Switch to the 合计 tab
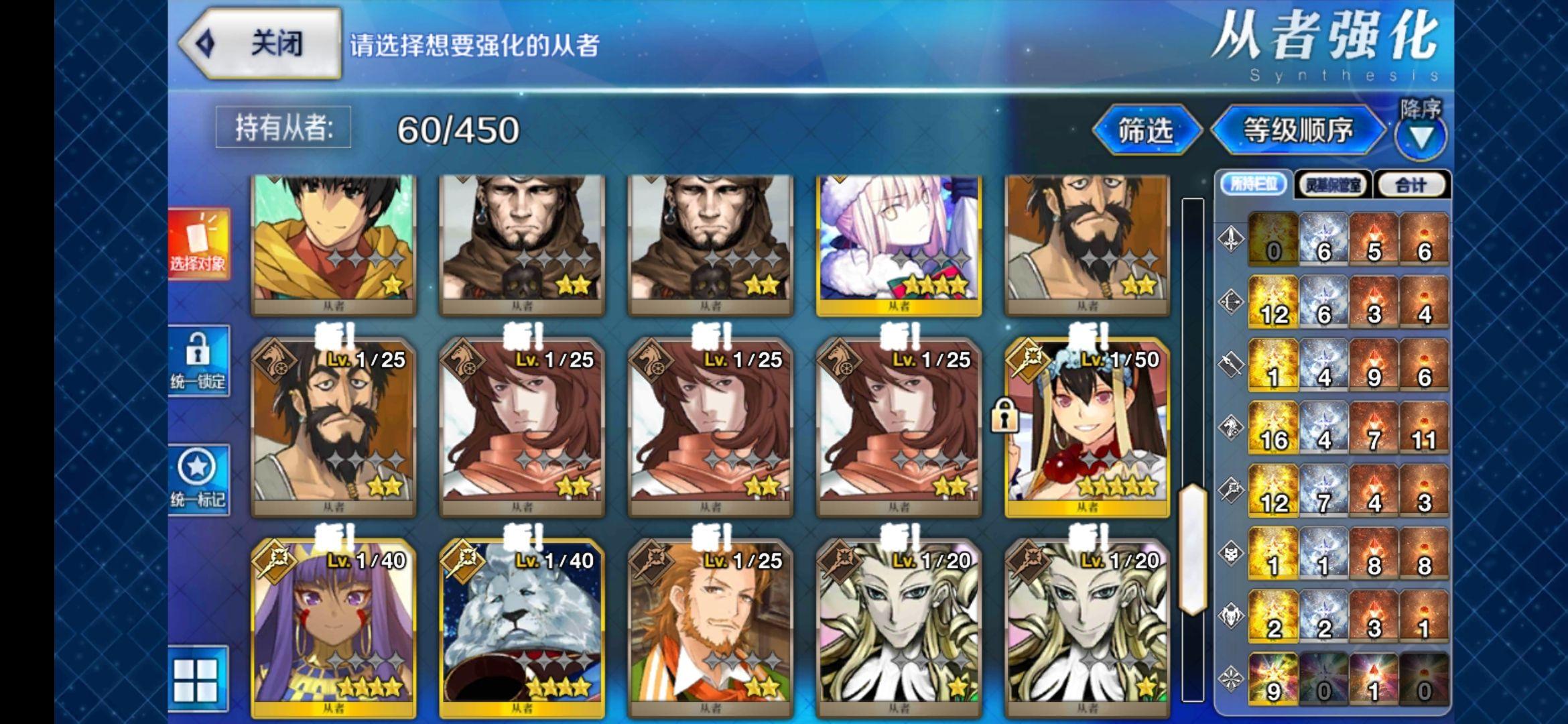Screen dimensions: 1568x724 coord(1411,185)
